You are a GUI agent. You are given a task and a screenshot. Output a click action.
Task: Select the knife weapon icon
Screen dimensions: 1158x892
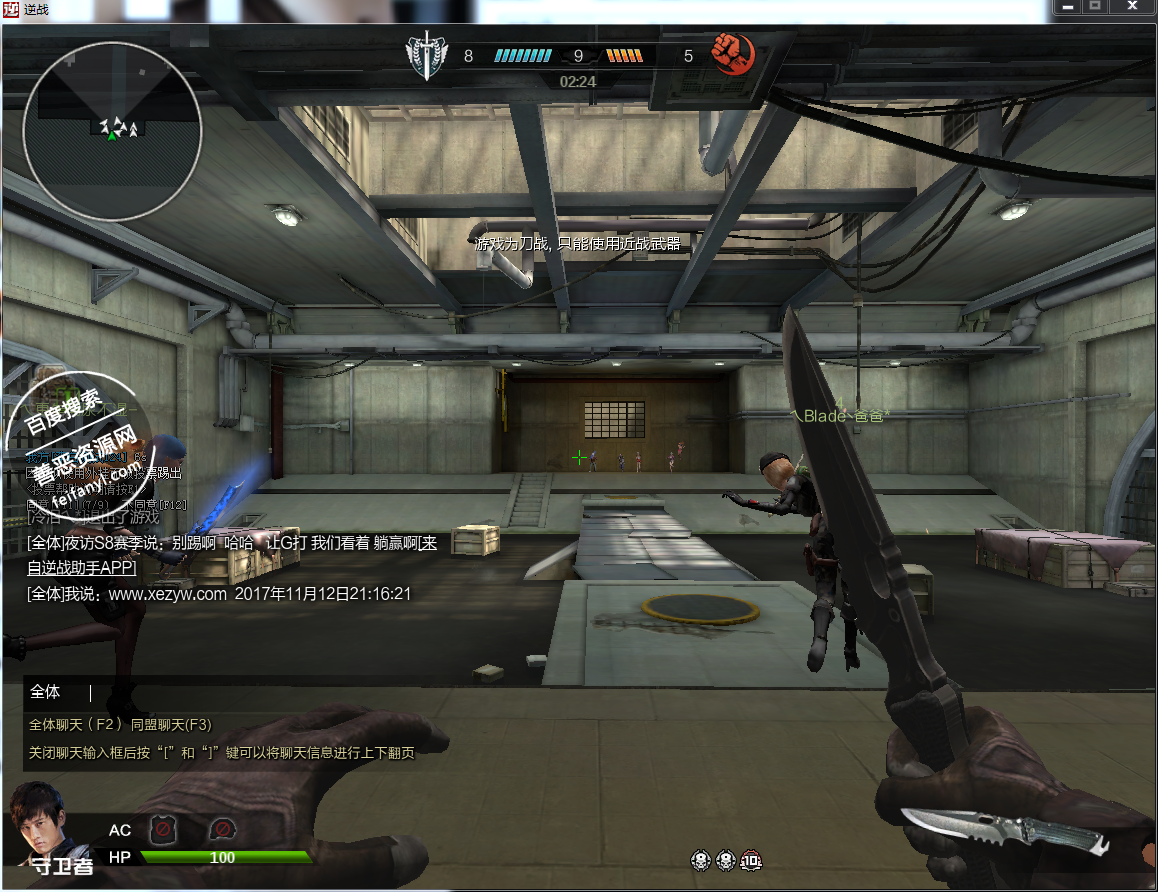pyautogui.click(x=1005, y=832)
